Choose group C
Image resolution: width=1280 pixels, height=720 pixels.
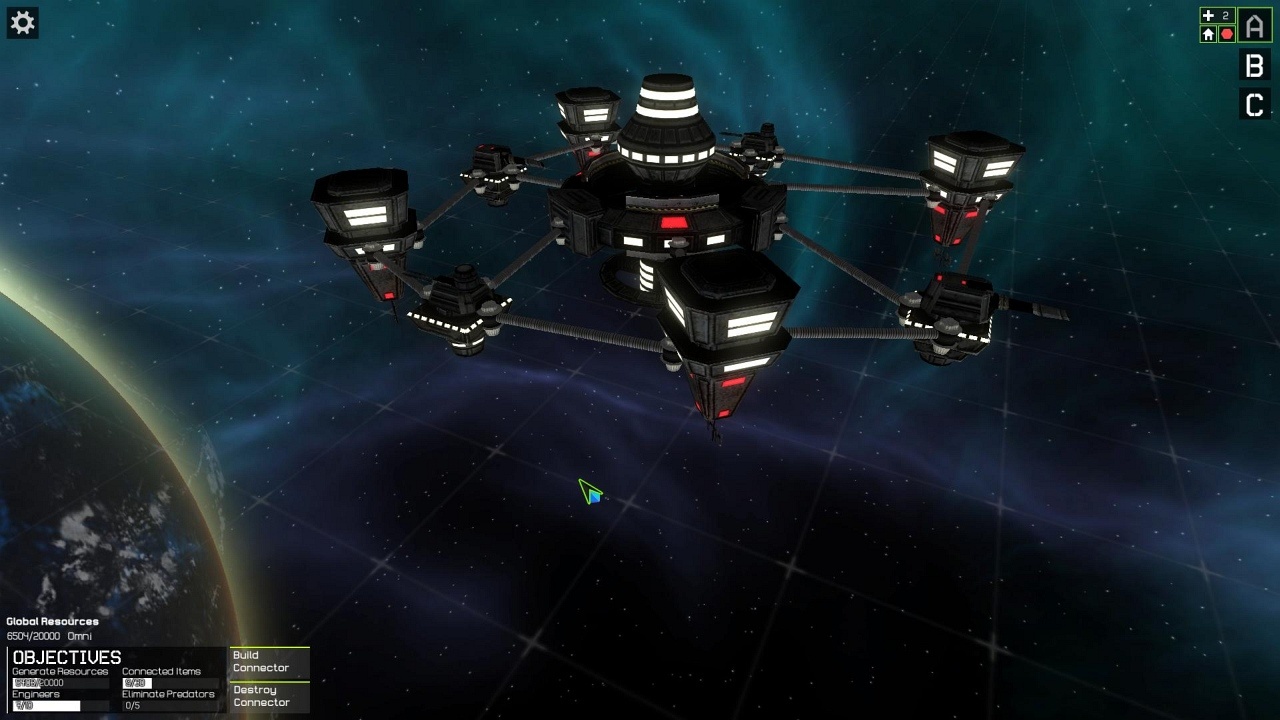tap(1254, 104)
